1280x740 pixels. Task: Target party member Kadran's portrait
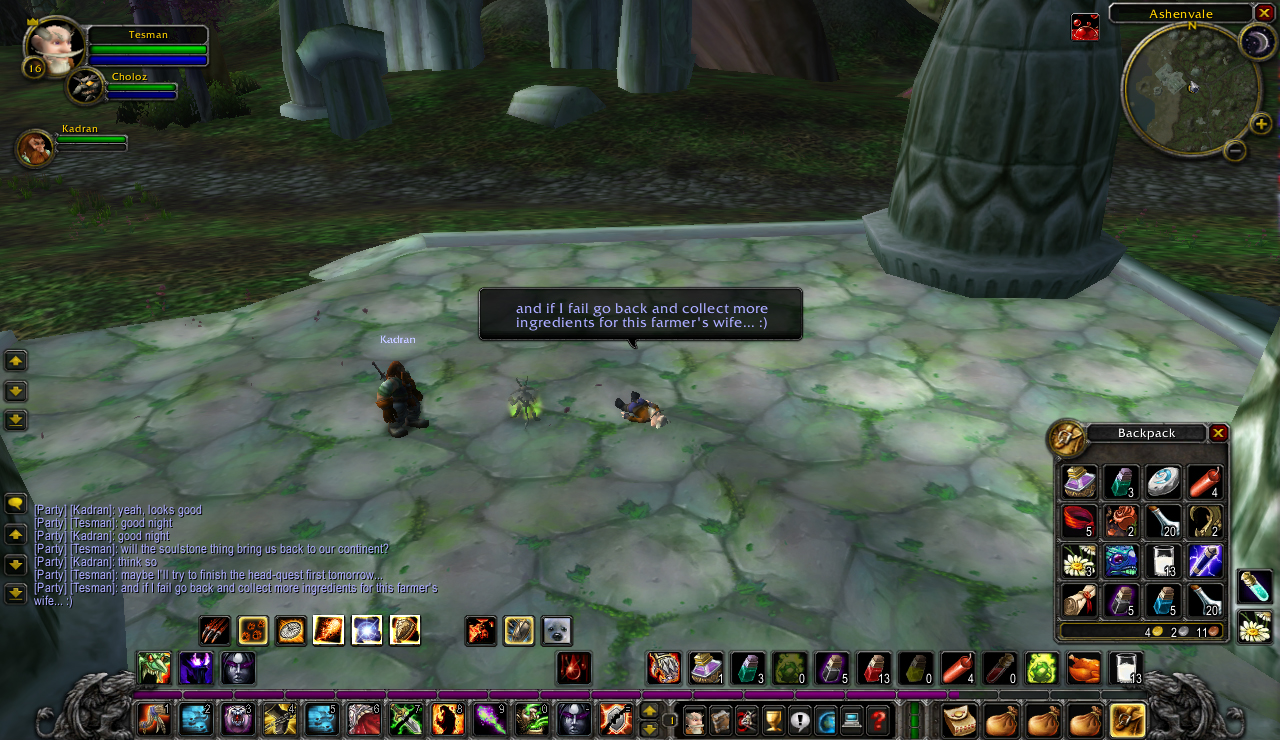click(35, 148)
